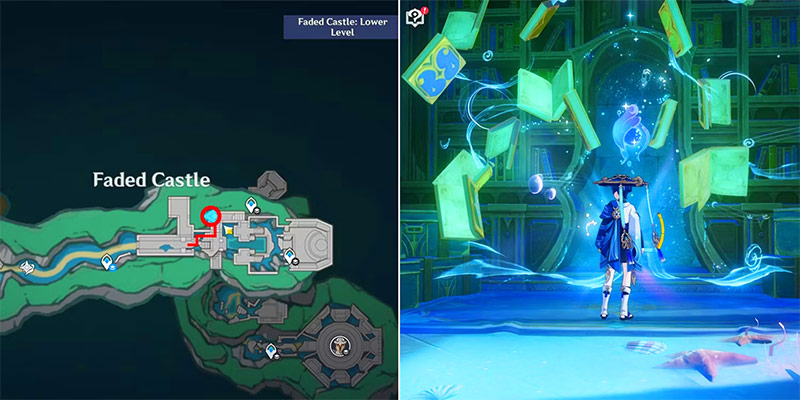800x400 pixels.
Task: Click the Faded Castle: Lower Level layer label
Action: [340, 25]
